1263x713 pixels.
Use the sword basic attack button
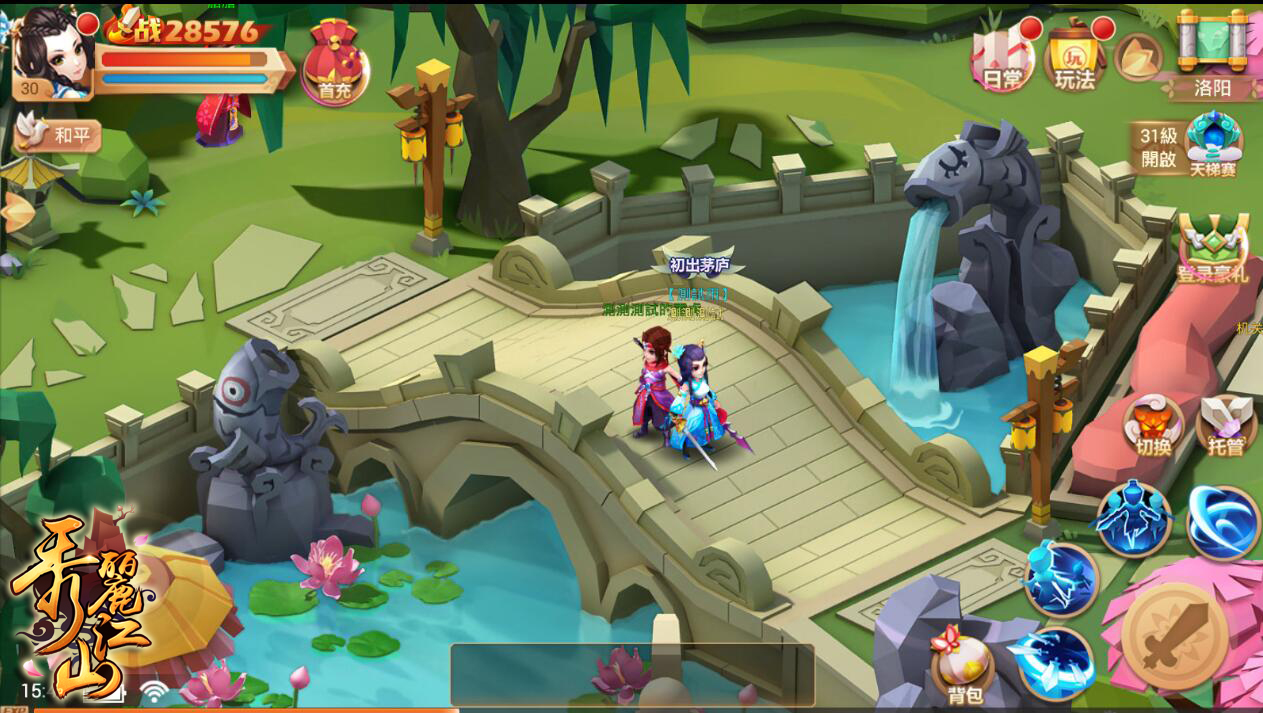1174,636
